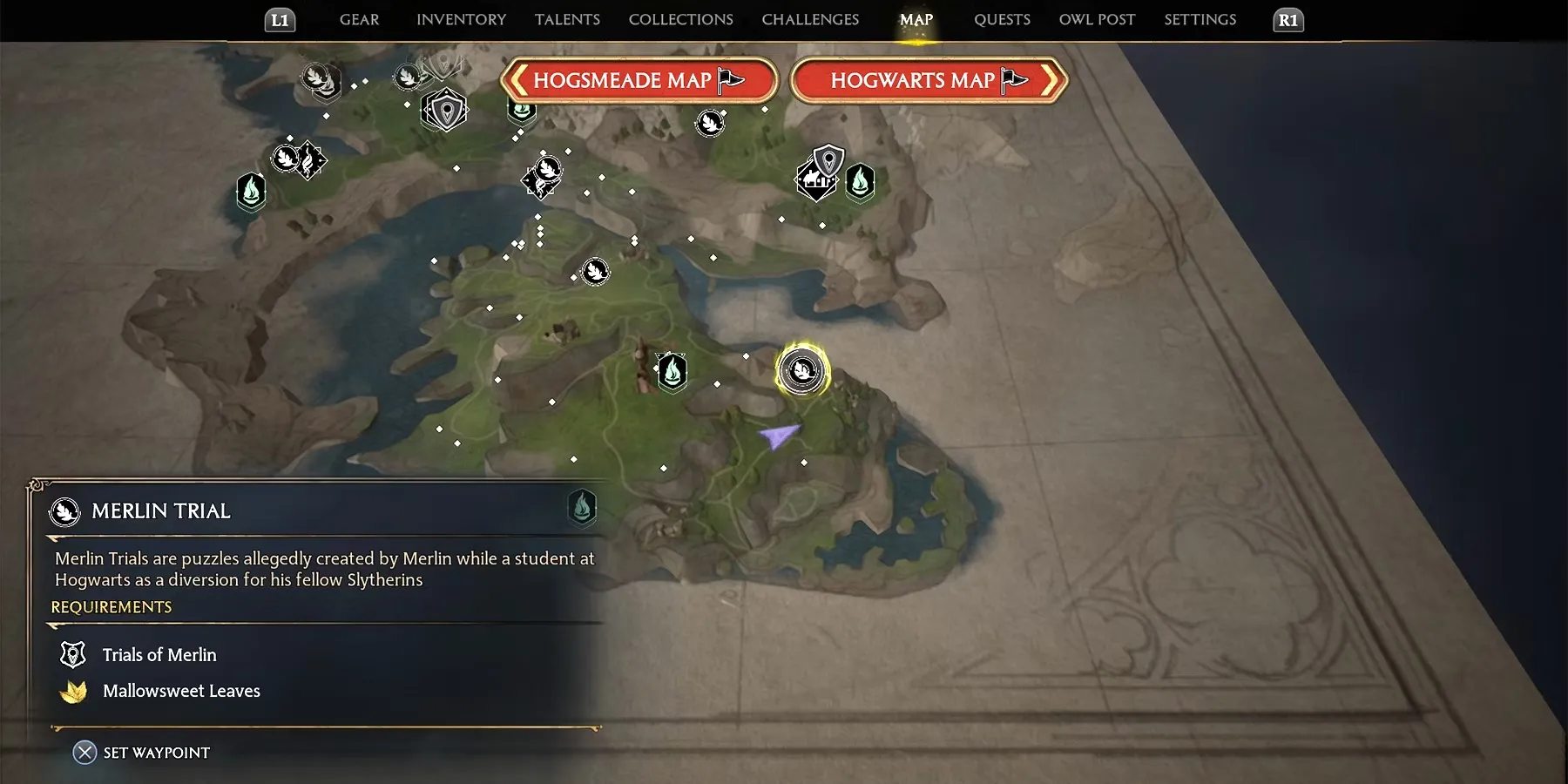Select the highlighted Merlin Trial marker
Viewport: 1568px width, 784px height.
click(801, 371)
